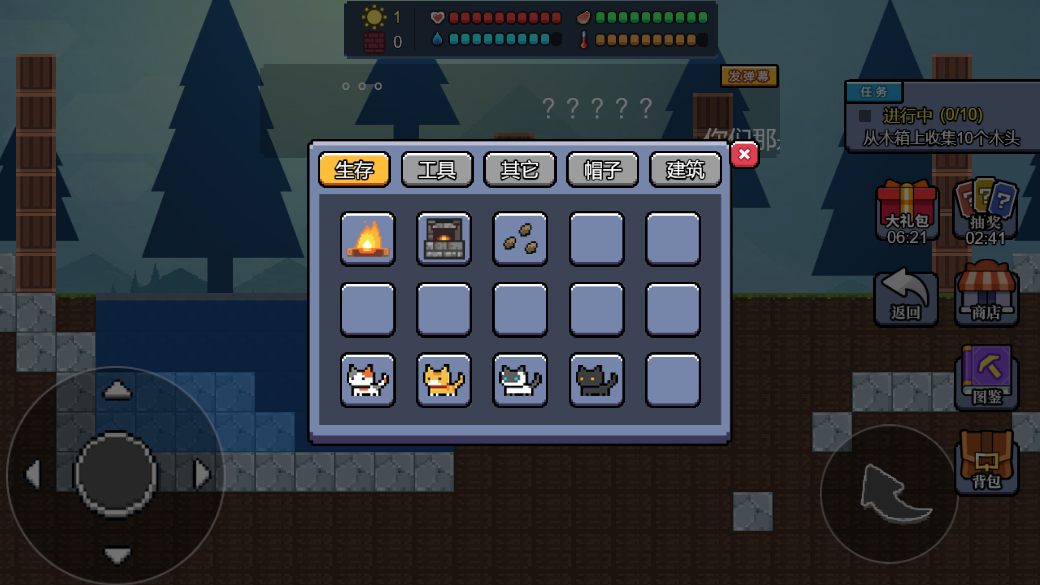Open the 背包 backpack
This screenshot has height=585, width=1040.
point(986,461)
